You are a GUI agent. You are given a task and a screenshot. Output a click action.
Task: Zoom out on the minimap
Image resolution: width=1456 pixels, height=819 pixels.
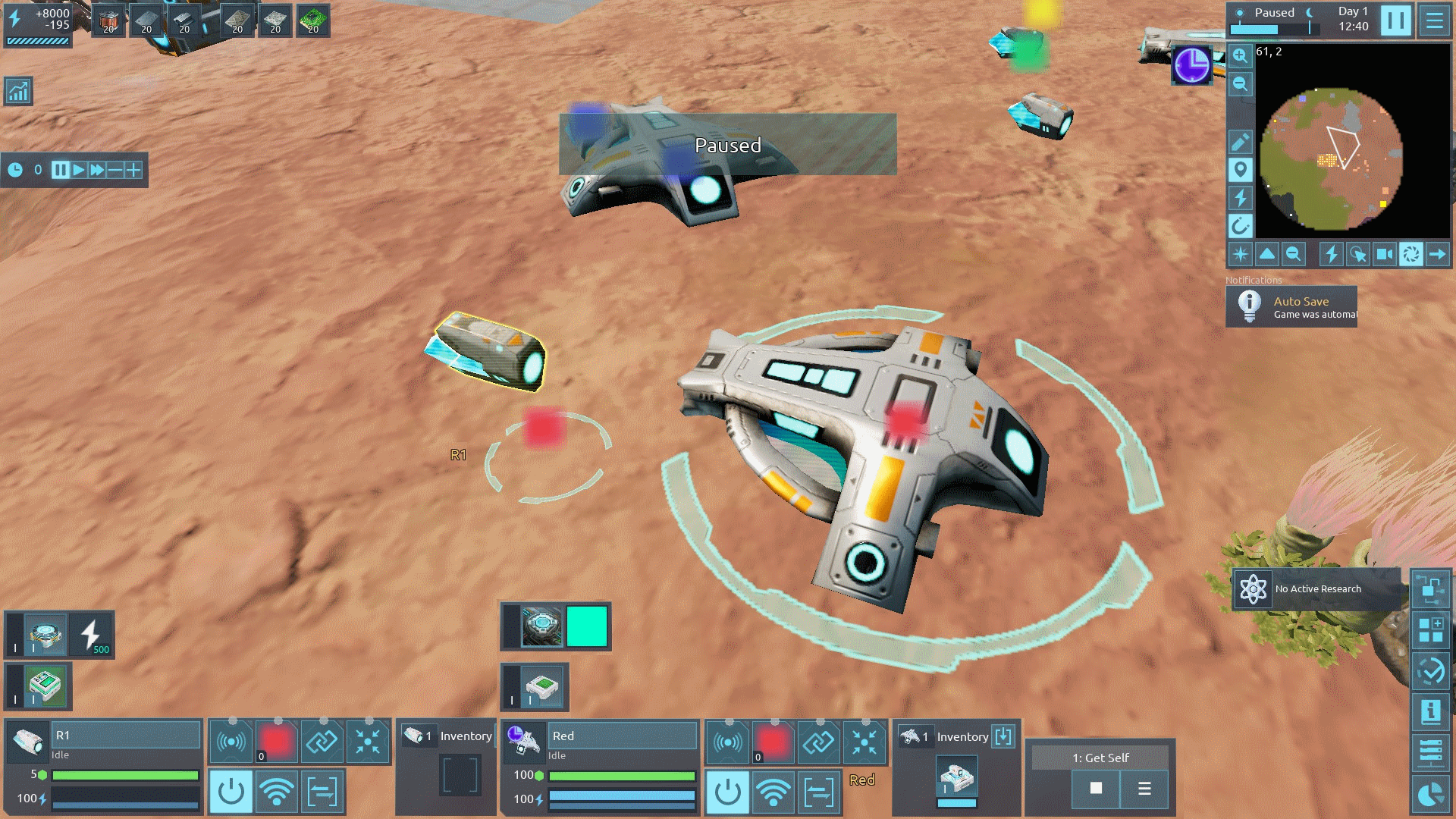tap(1240, 83)
